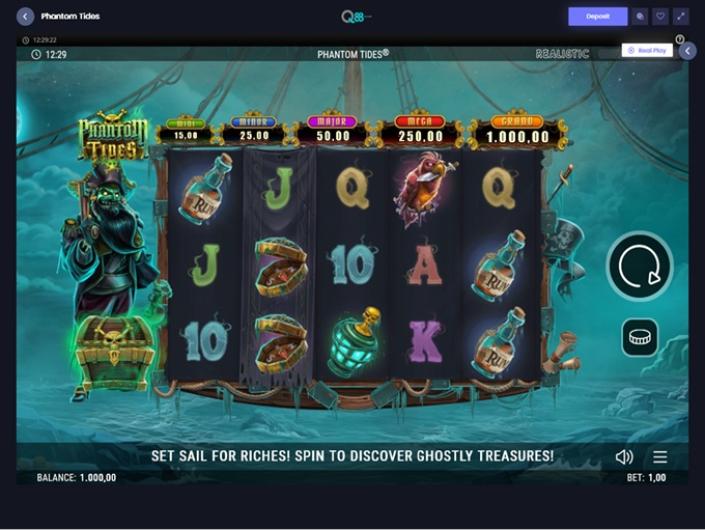The image size is (705, 530).
Task: Click the icon button next to Deposit
Action: coord(640,16)
